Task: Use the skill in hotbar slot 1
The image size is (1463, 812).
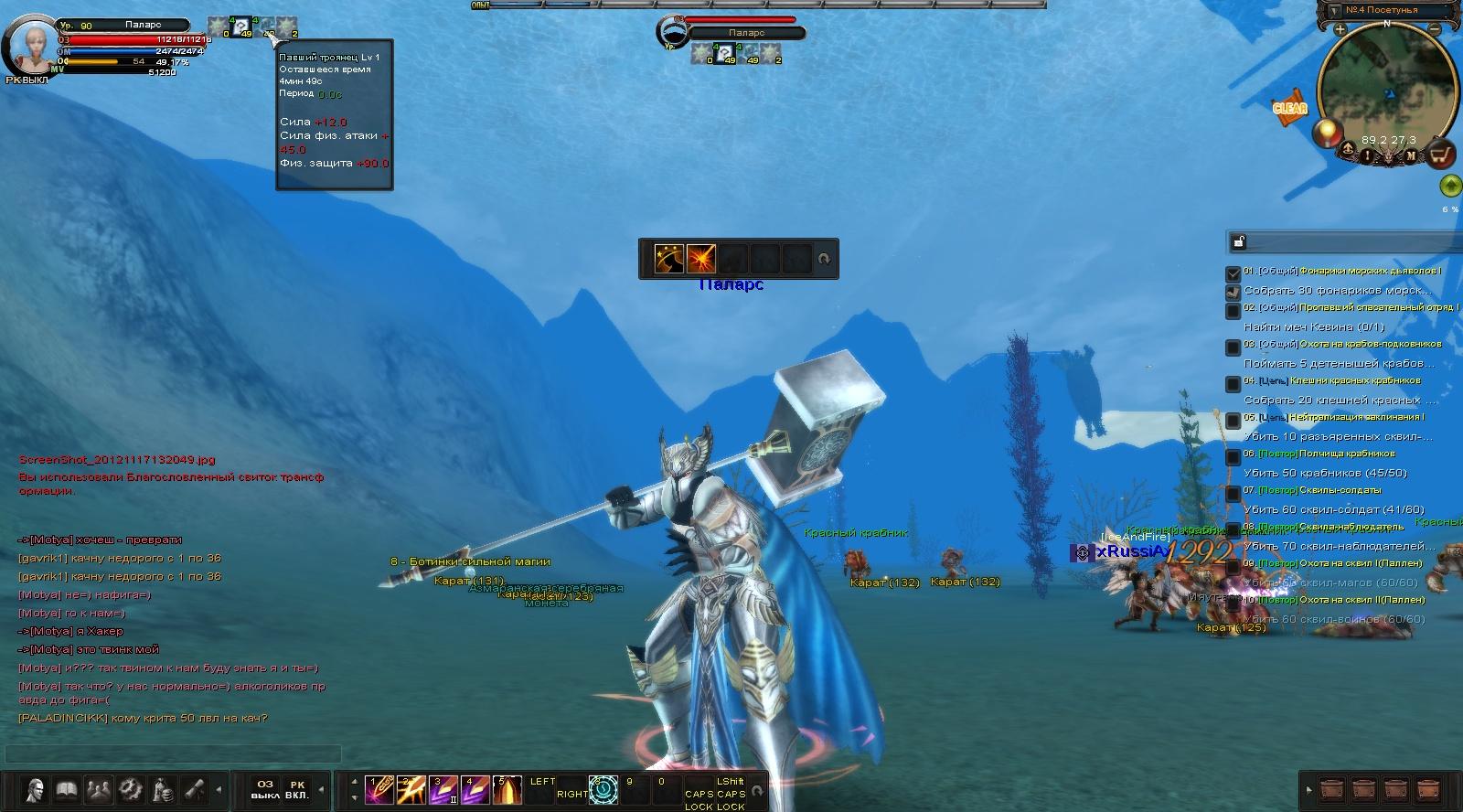Action: [x=379, y=789]
